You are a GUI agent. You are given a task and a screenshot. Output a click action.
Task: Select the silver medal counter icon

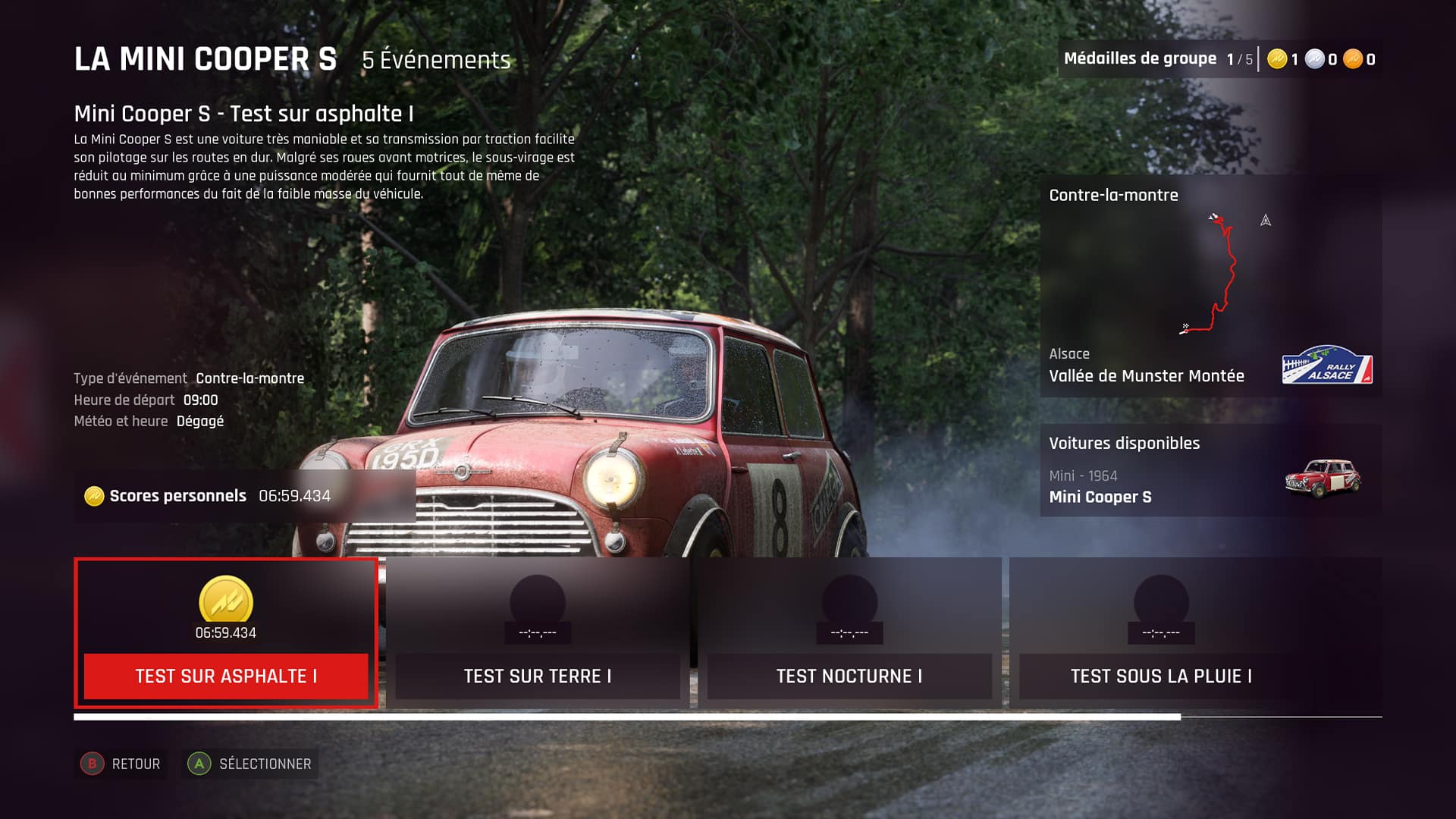(x=1314, y=58)
